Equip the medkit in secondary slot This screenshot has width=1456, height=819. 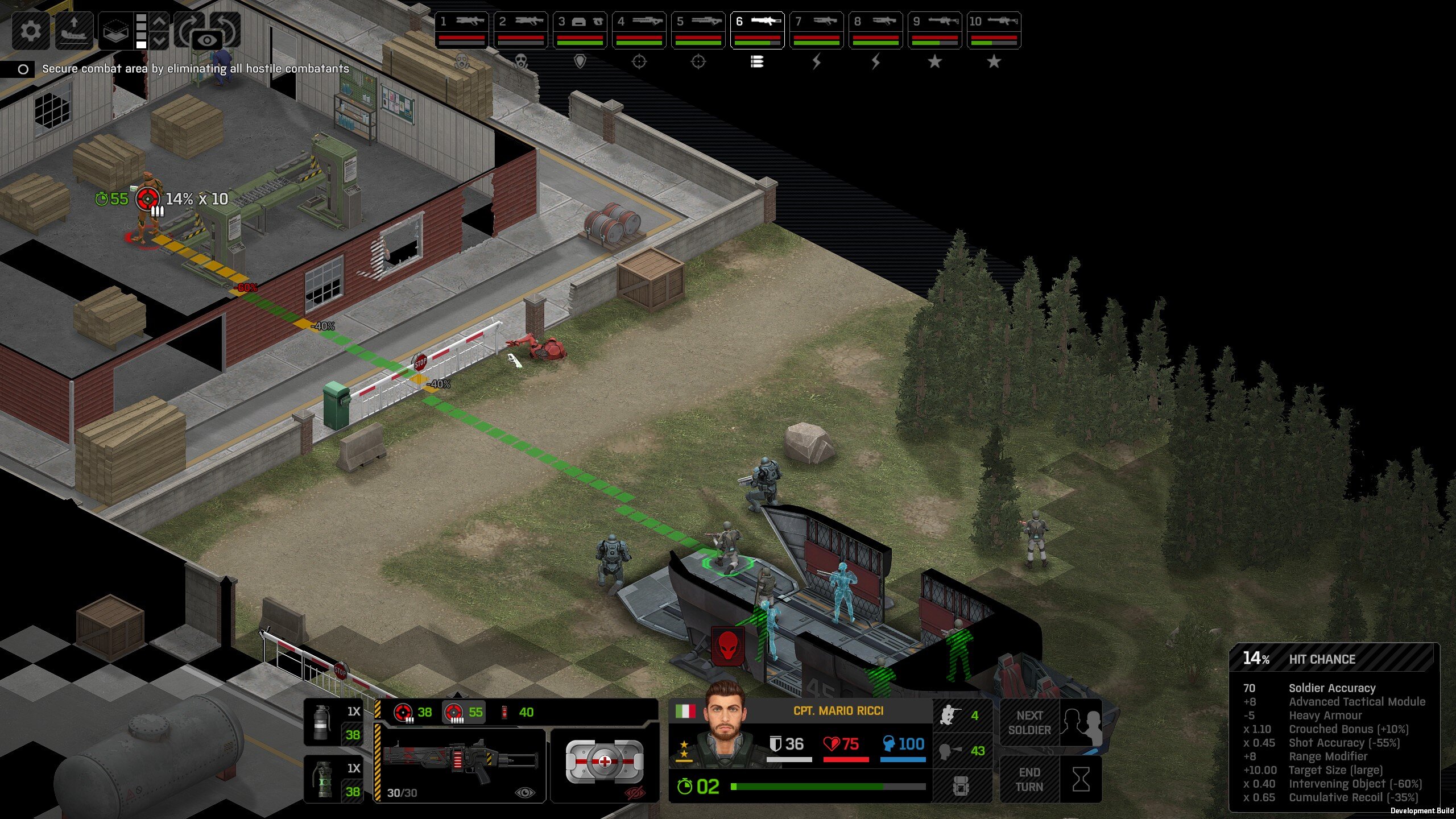click(604, 763)
